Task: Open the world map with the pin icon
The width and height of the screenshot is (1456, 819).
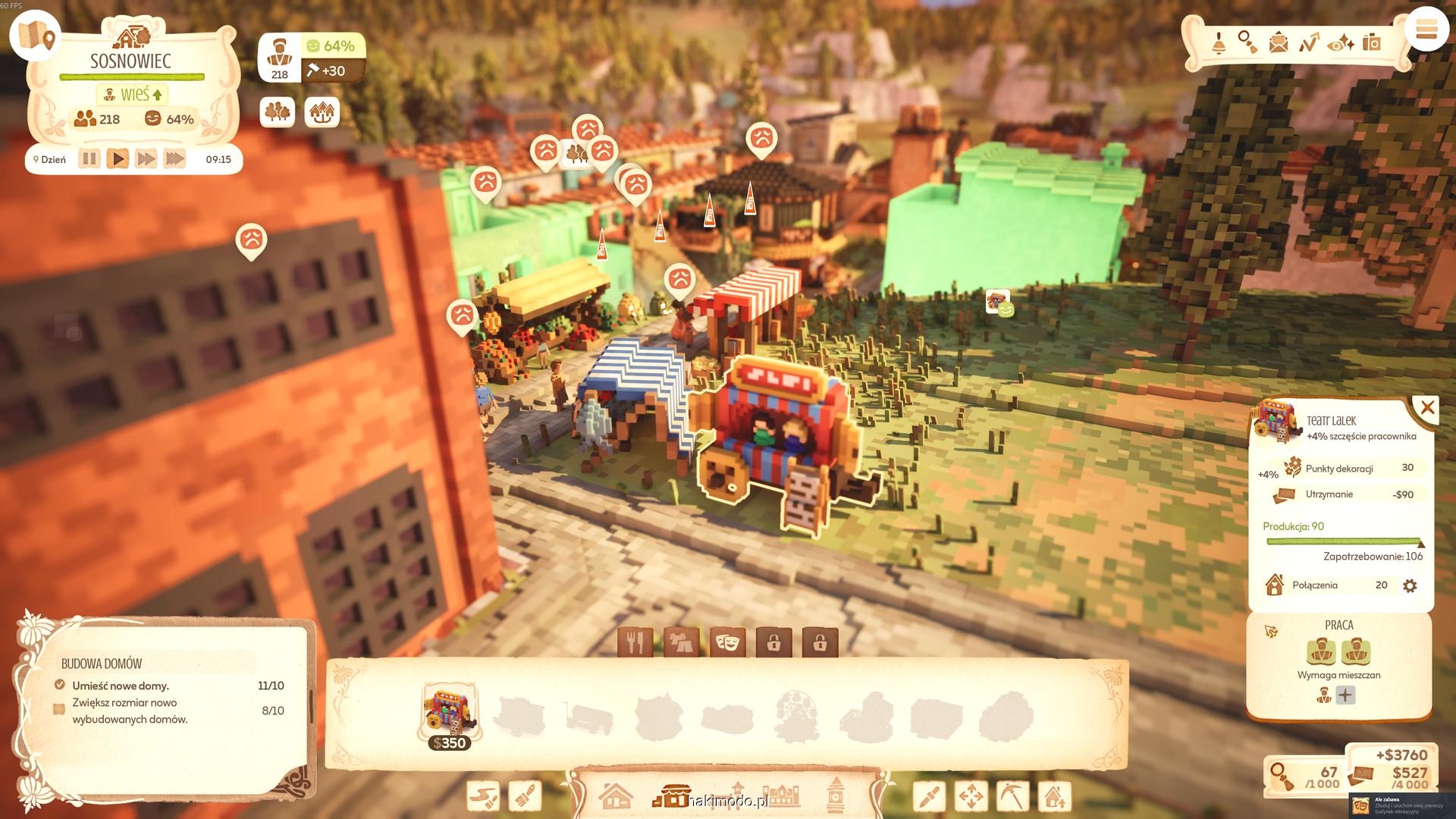Action: tap(36, 36)
